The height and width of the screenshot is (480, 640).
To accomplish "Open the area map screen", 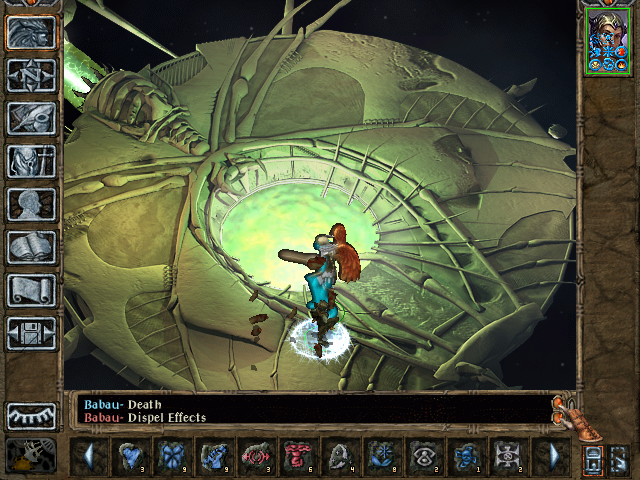I will click(31, 75).
